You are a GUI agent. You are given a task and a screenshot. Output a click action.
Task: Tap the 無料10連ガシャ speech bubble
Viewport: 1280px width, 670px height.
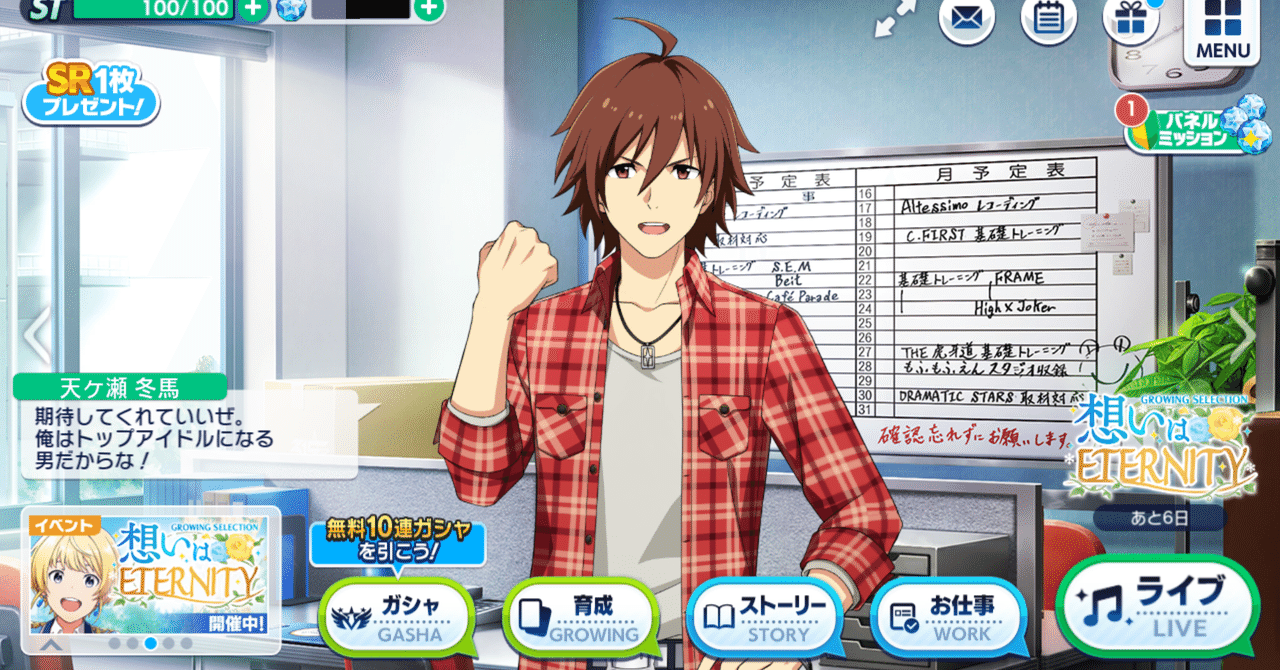click(397, 542)
